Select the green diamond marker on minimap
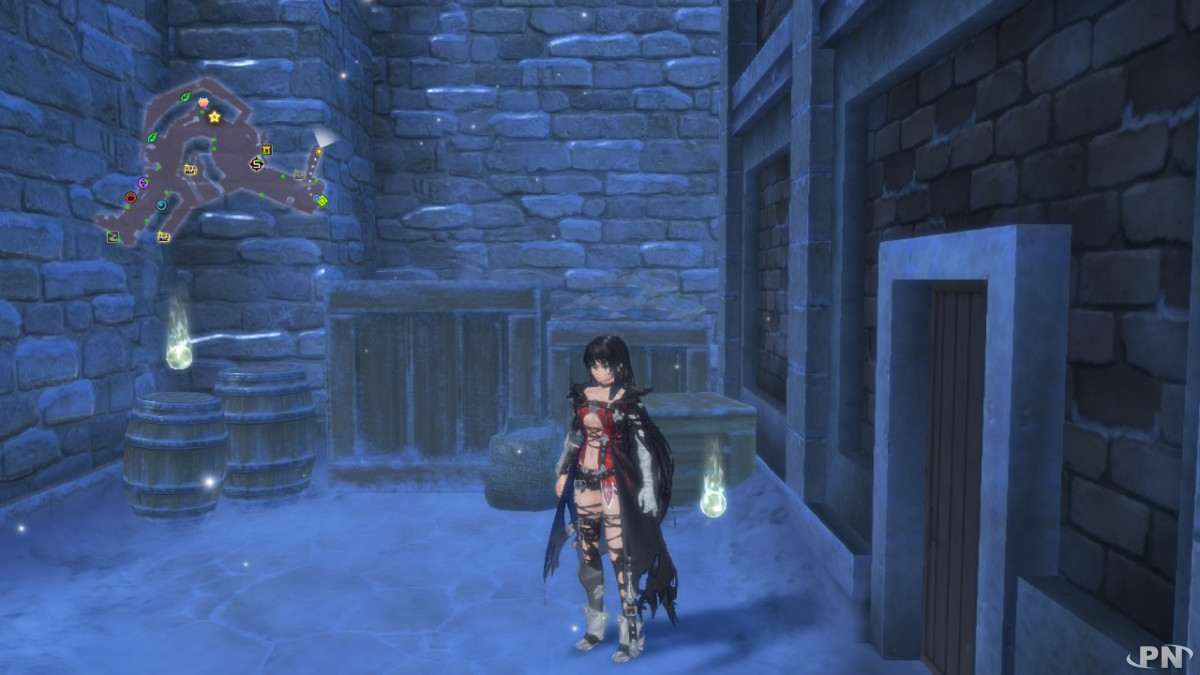Image resolution: width=1200 pixels, height=675 pixels. [x=321, y=201]
